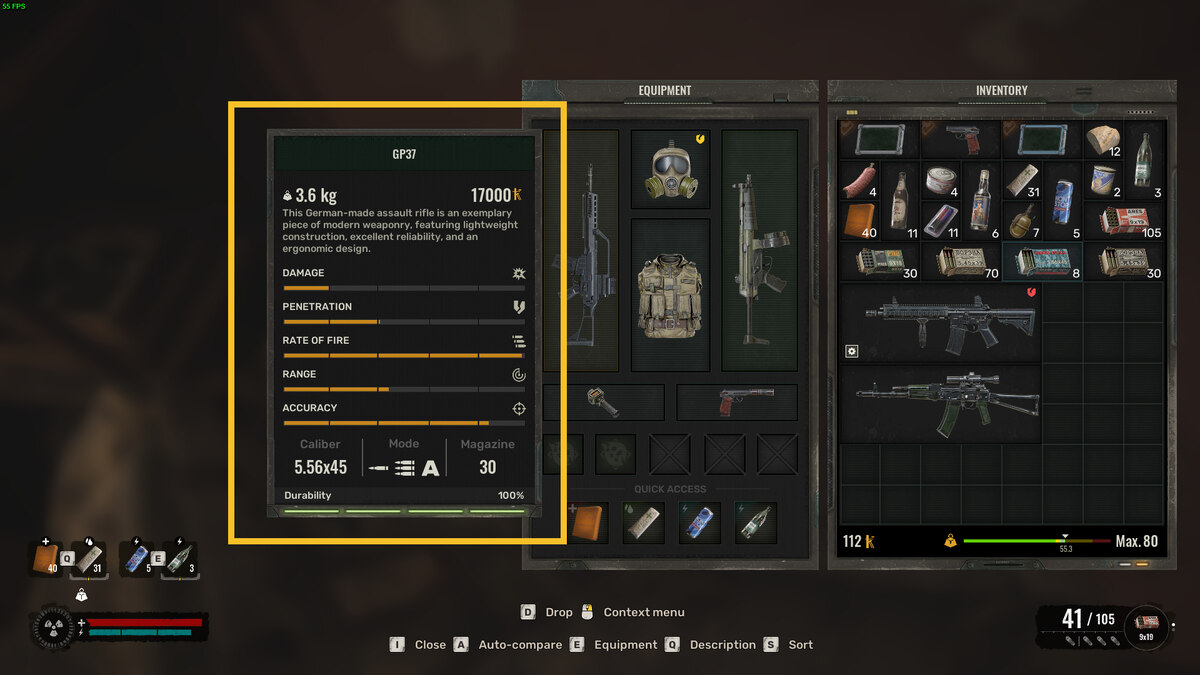This screenshot has height=675, width=1200.
Task: Select the black assault rifle with foregrip in inventory
Action: coord(940,323)
